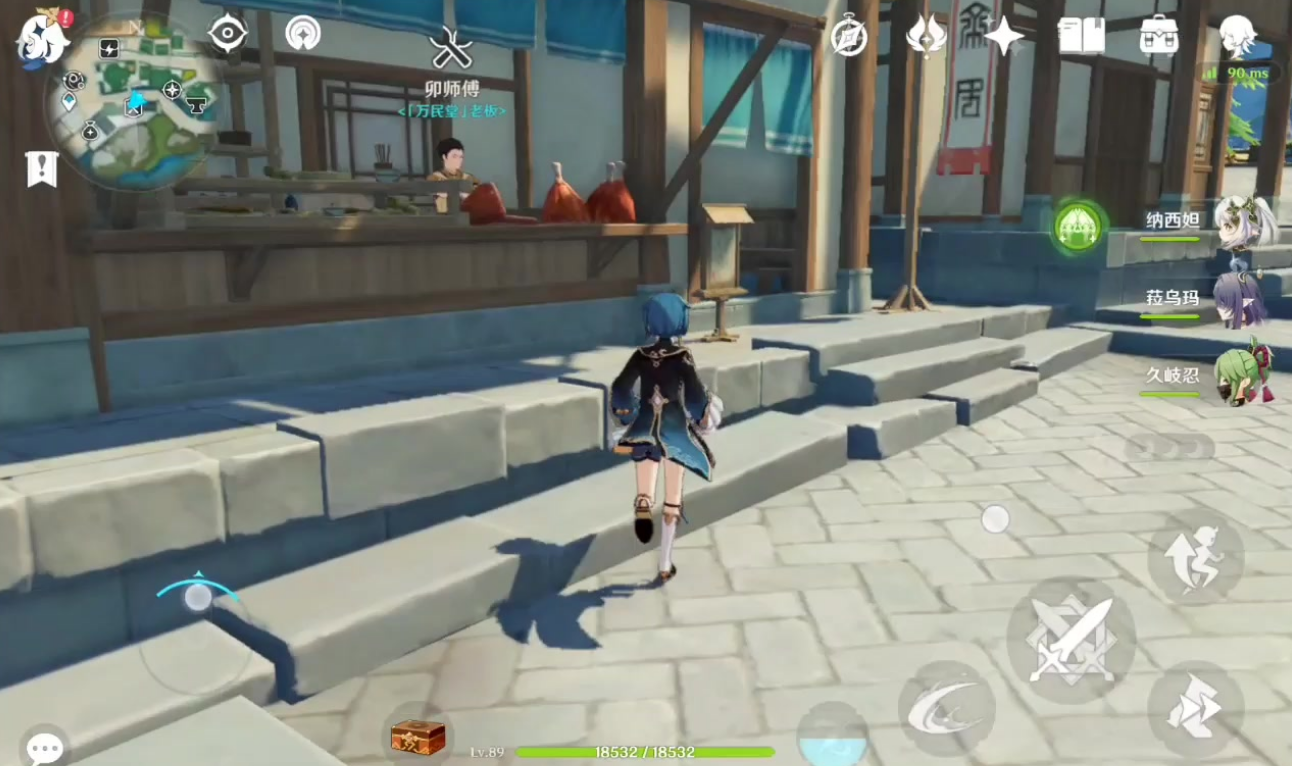Viewport: 1292px width, 766px height.
Task: Tap the jump button
Action: [x=1196, y=556]
